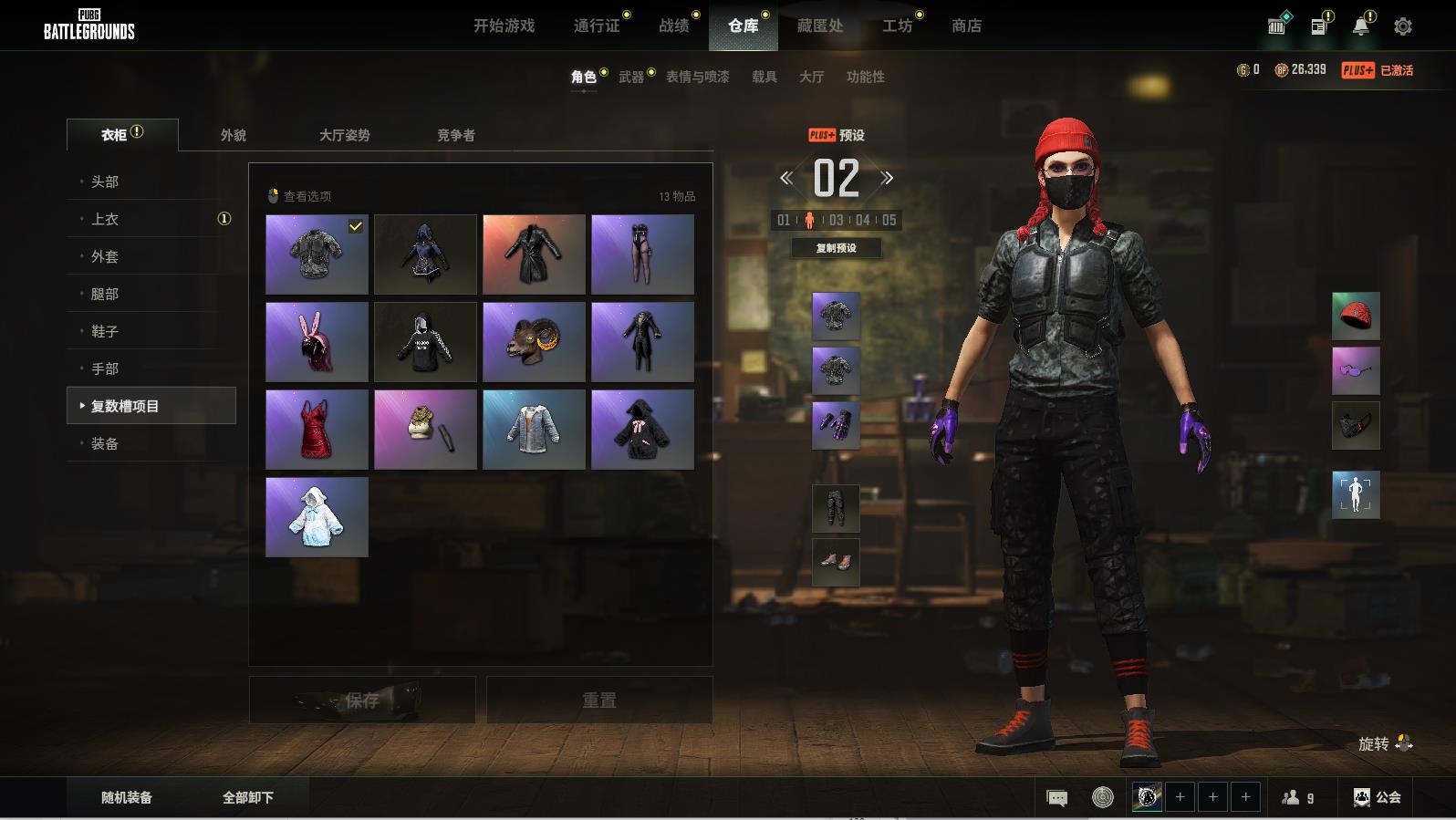
Task: Switch to the 载具 (Vehicles) sub-tab
Action: pyautogui.click(x=764, y=77)
